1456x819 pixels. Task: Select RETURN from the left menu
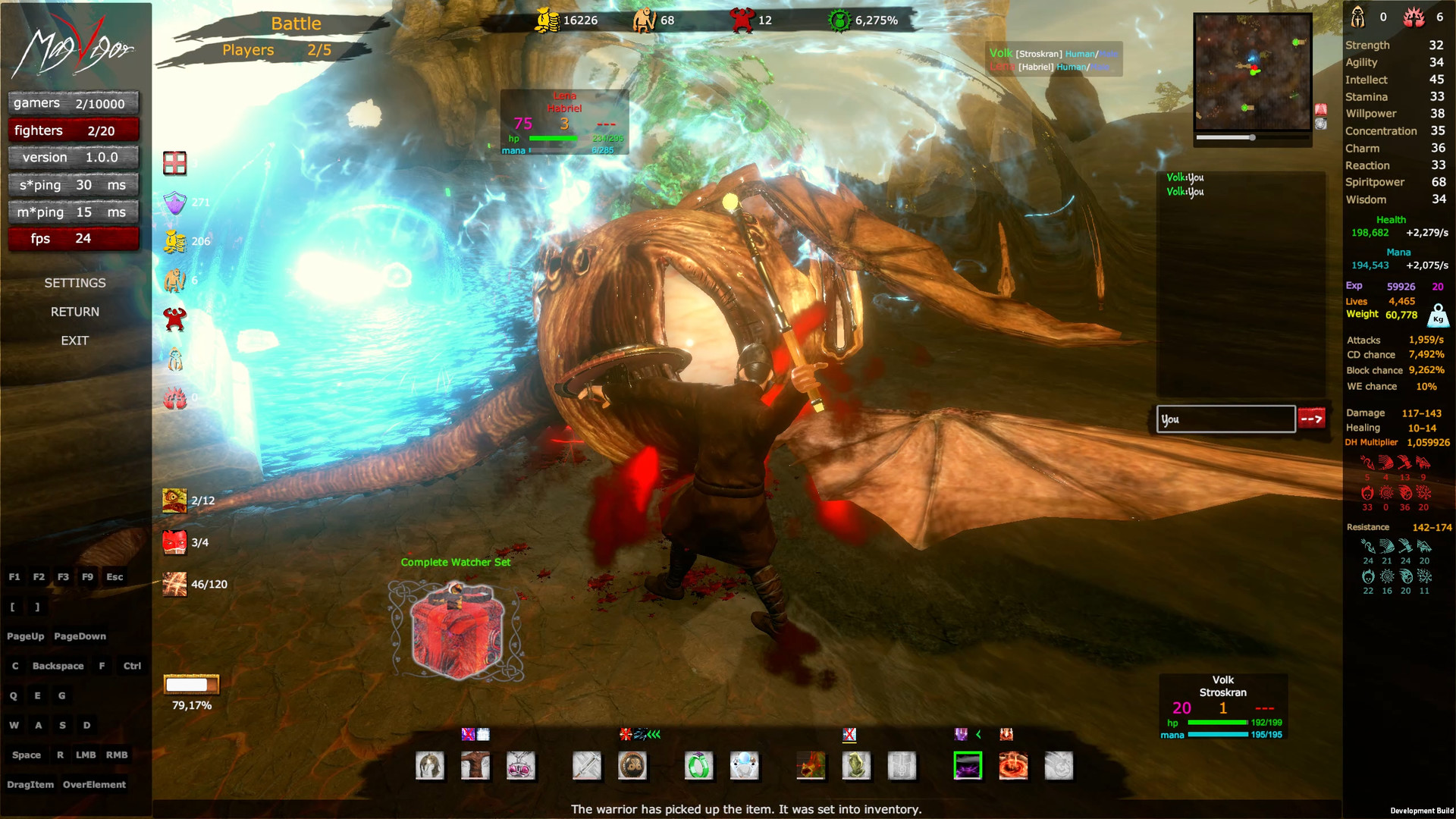tap(74, 311)
